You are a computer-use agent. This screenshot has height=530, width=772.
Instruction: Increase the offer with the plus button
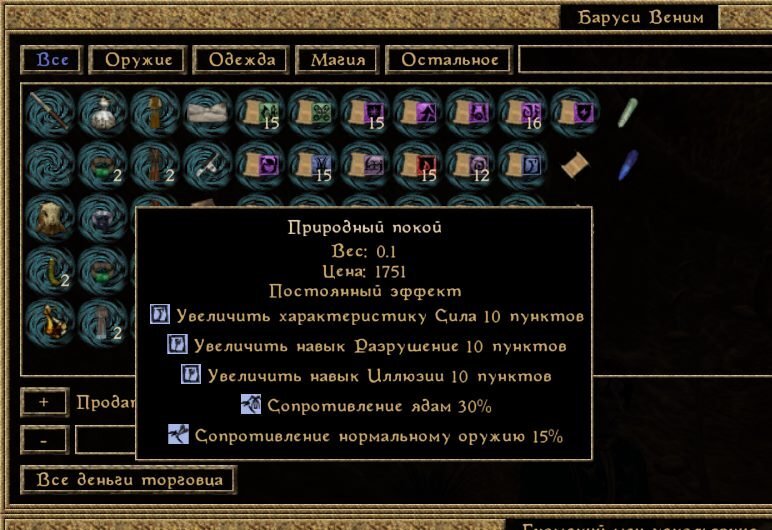[x=44, y=402]
